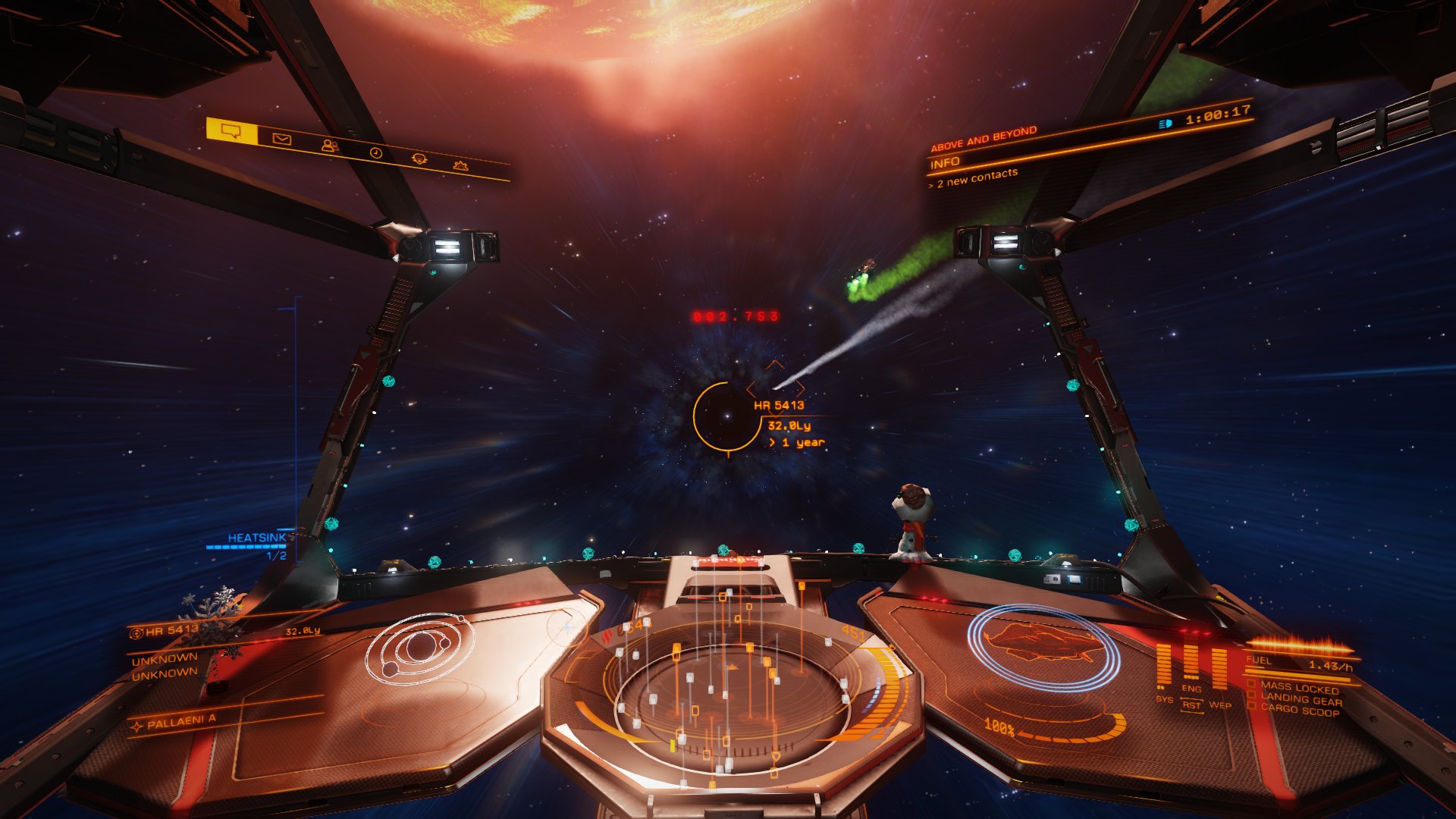This screenshot has width=1456, height=819.
Task: Select the envelope inbox icon
Action: coord(281,137)
